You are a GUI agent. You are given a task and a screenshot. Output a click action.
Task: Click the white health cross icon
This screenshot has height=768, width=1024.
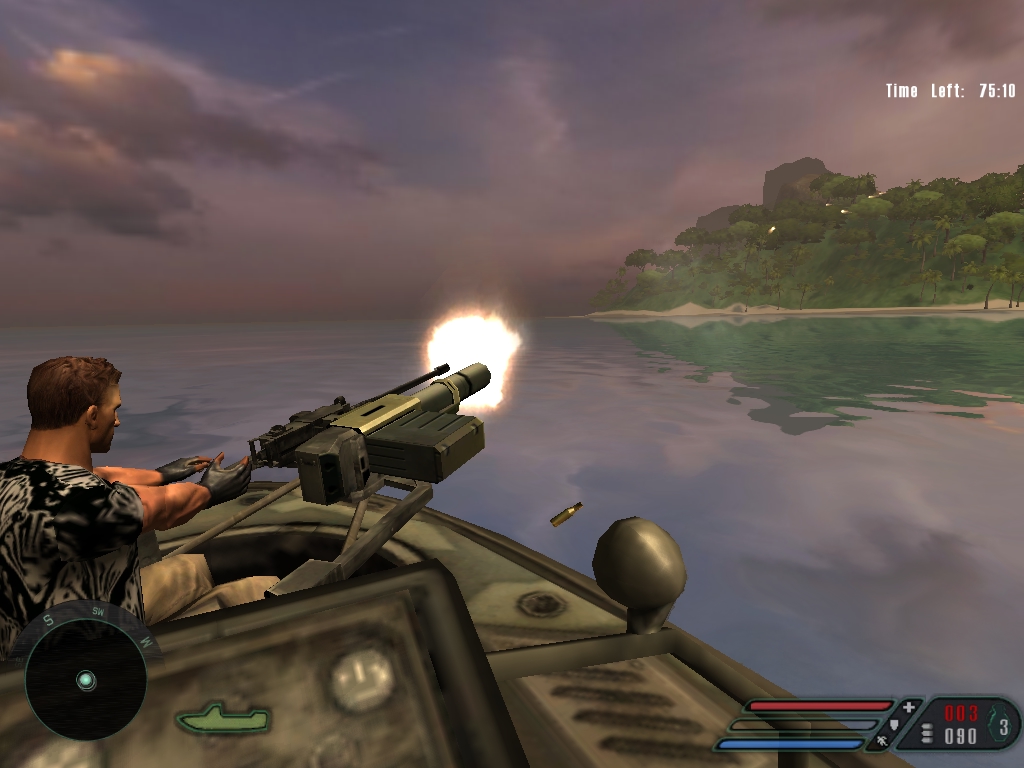coord(908,707)
